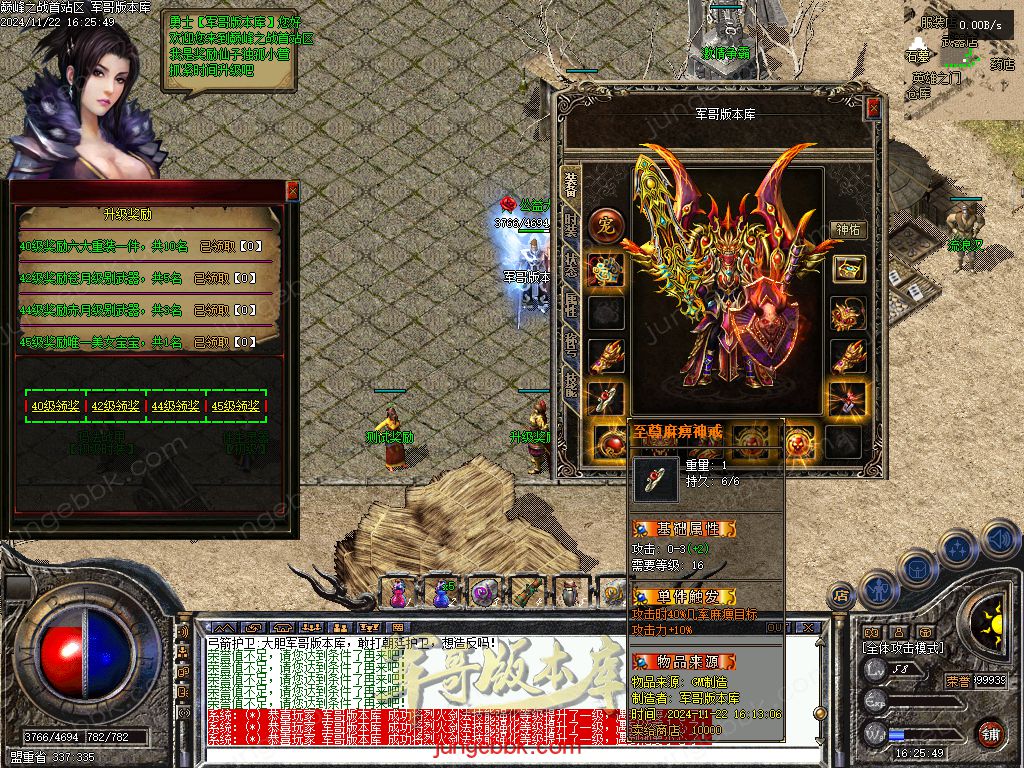Use the red potion in the hotbar
The image size is (1024, 768).
click(x=398, y=594)
